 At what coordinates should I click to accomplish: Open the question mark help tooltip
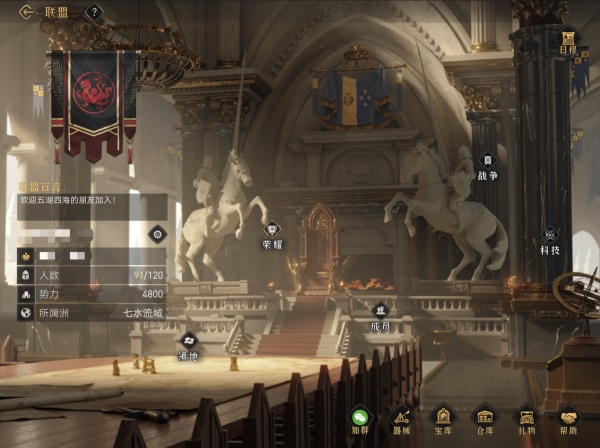95,12
